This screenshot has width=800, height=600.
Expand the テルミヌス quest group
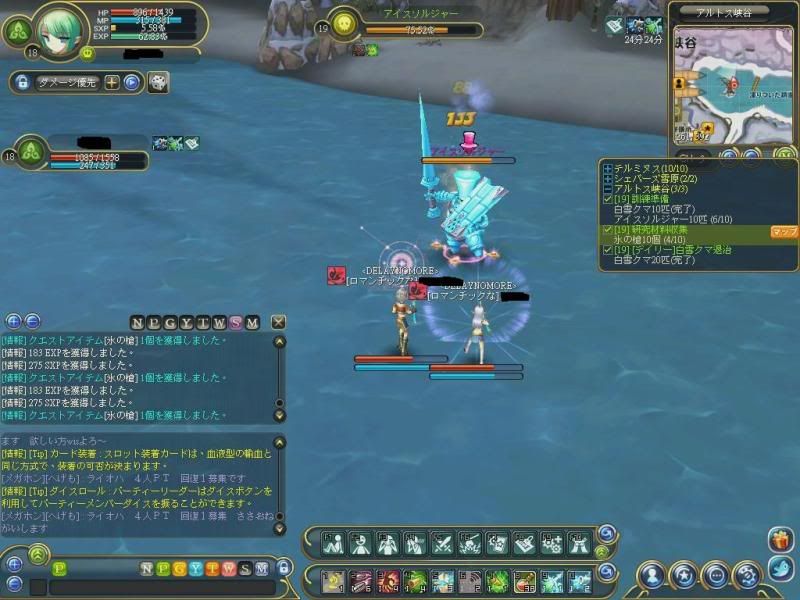[x=607, y=168]
